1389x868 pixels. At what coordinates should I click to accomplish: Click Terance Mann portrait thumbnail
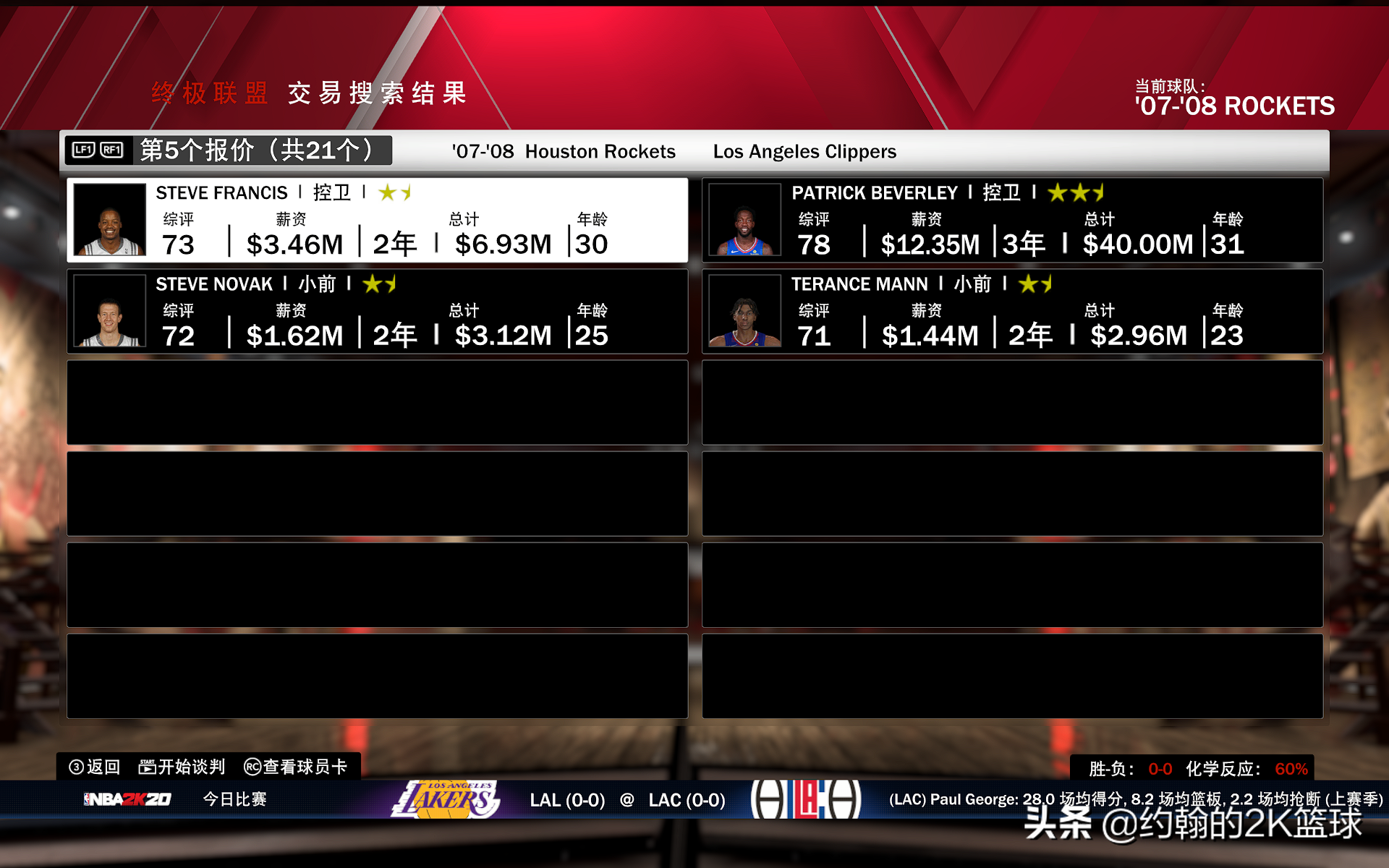(744, 311)
